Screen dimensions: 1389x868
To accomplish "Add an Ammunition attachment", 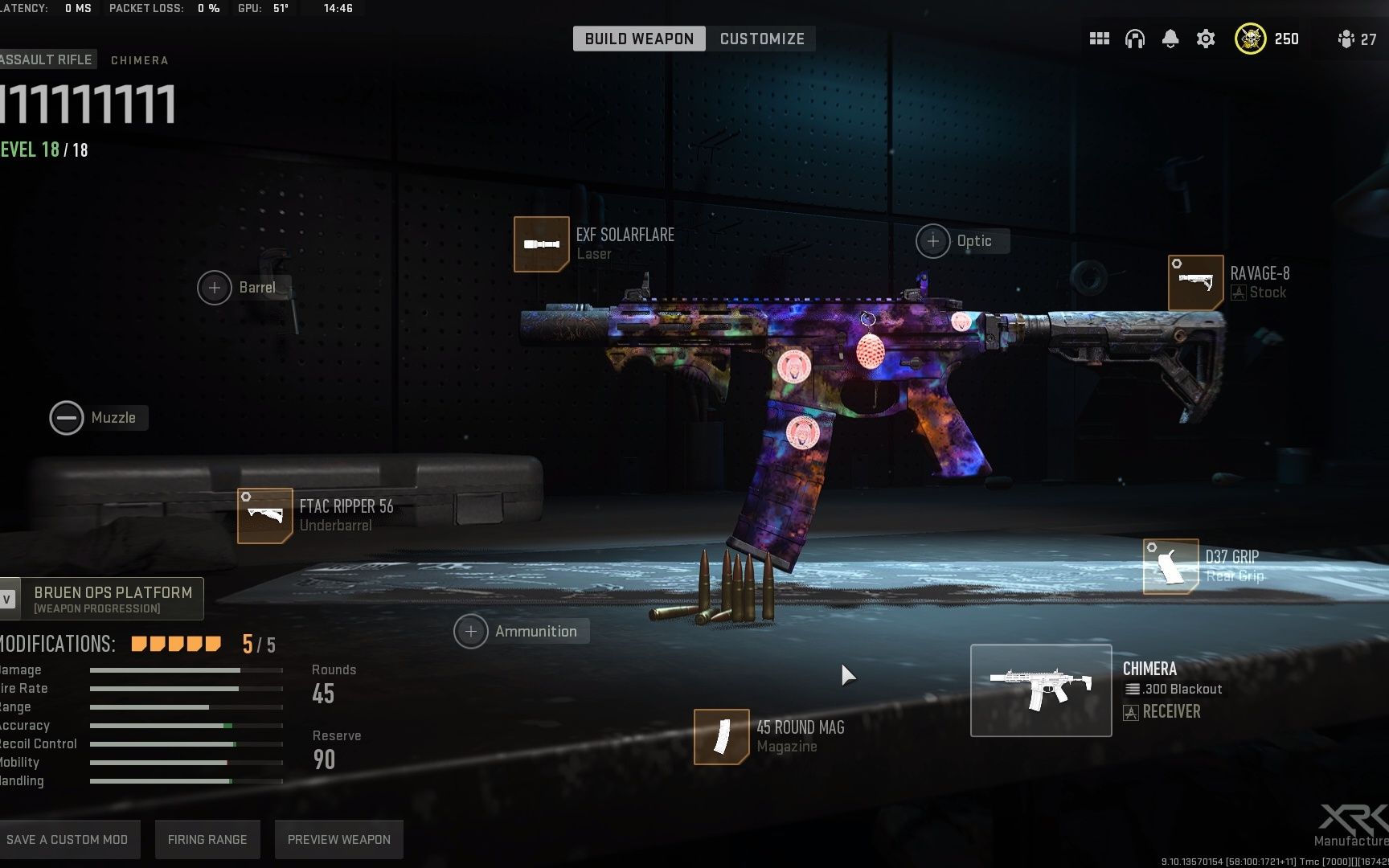I will pos(471,632).
